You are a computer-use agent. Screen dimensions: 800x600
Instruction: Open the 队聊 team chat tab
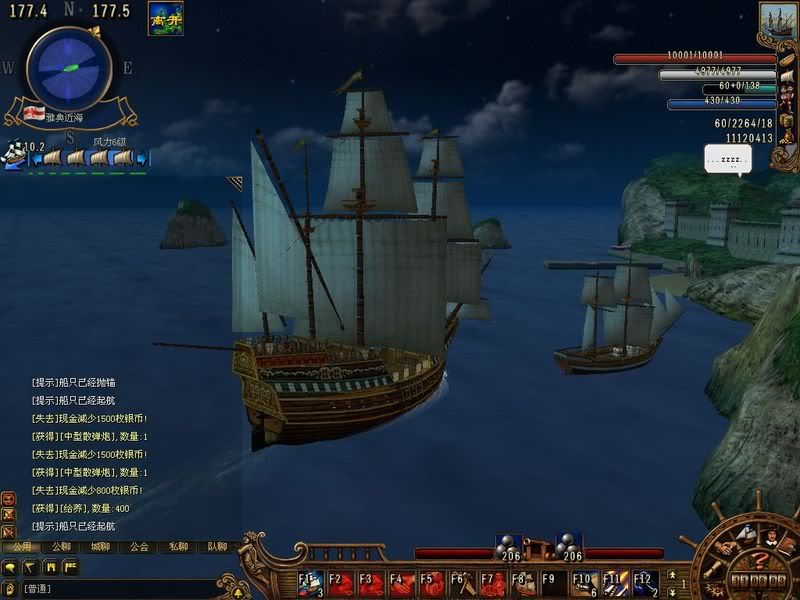(217, 547)
